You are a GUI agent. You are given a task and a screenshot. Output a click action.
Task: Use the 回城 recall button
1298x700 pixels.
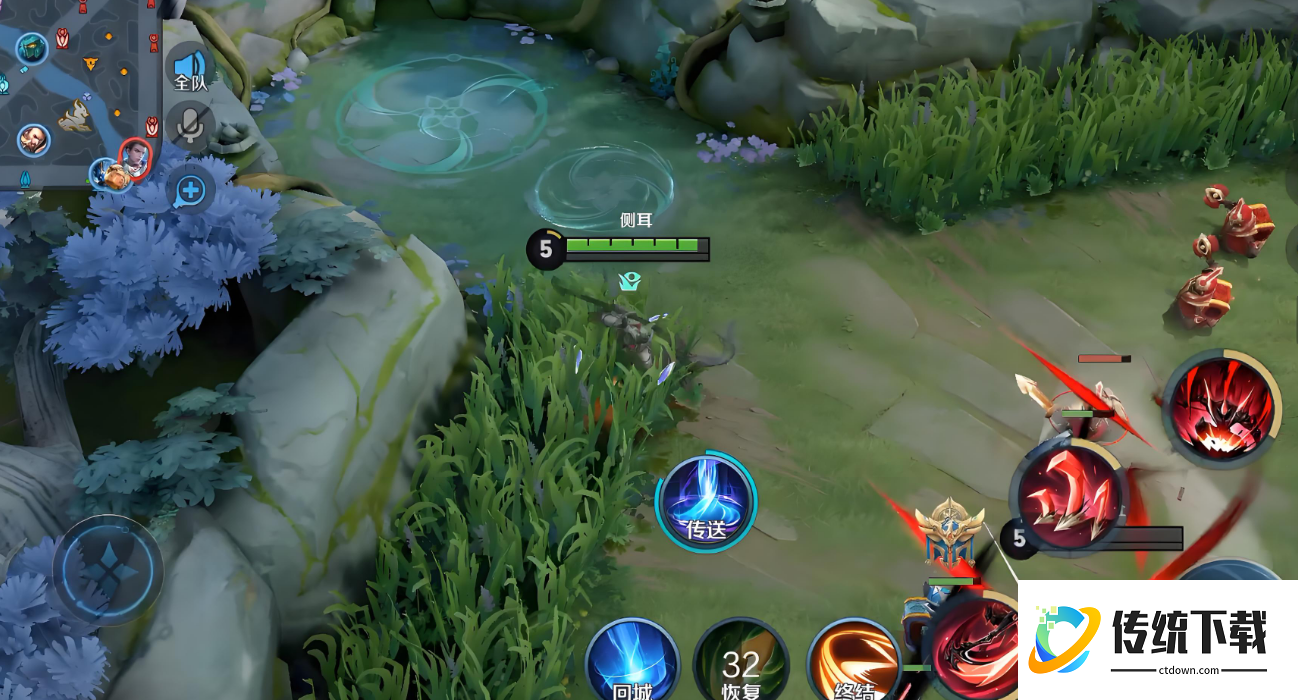(x=632, y=661)
